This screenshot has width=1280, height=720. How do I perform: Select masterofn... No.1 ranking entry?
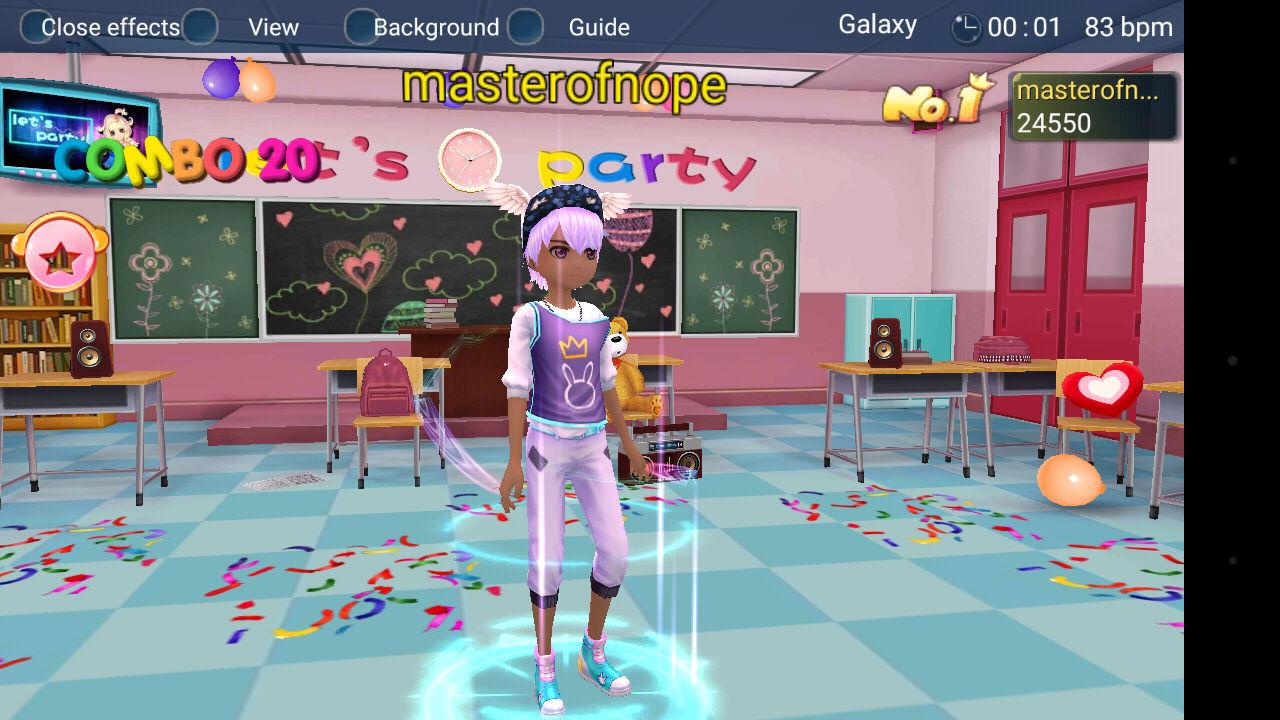(x=1093, y=107)
